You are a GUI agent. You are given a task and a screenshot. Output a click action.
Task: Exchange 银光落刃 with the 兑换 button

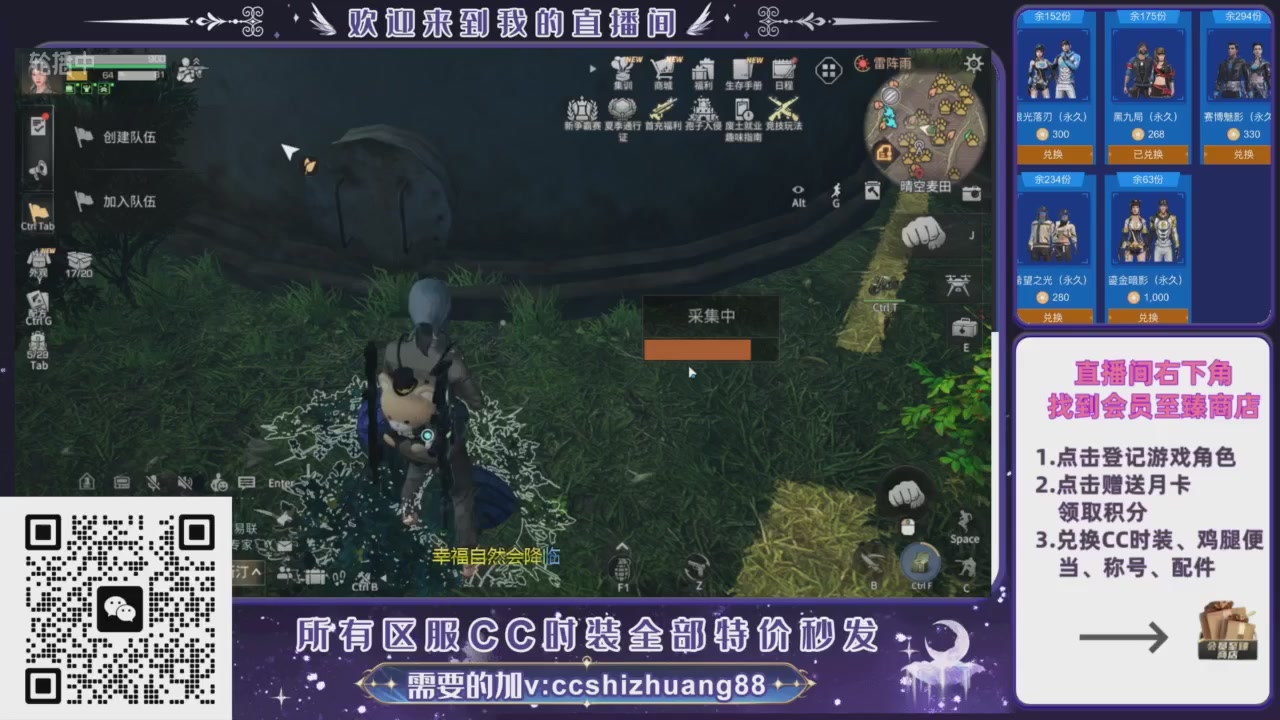coord(1054,154)
